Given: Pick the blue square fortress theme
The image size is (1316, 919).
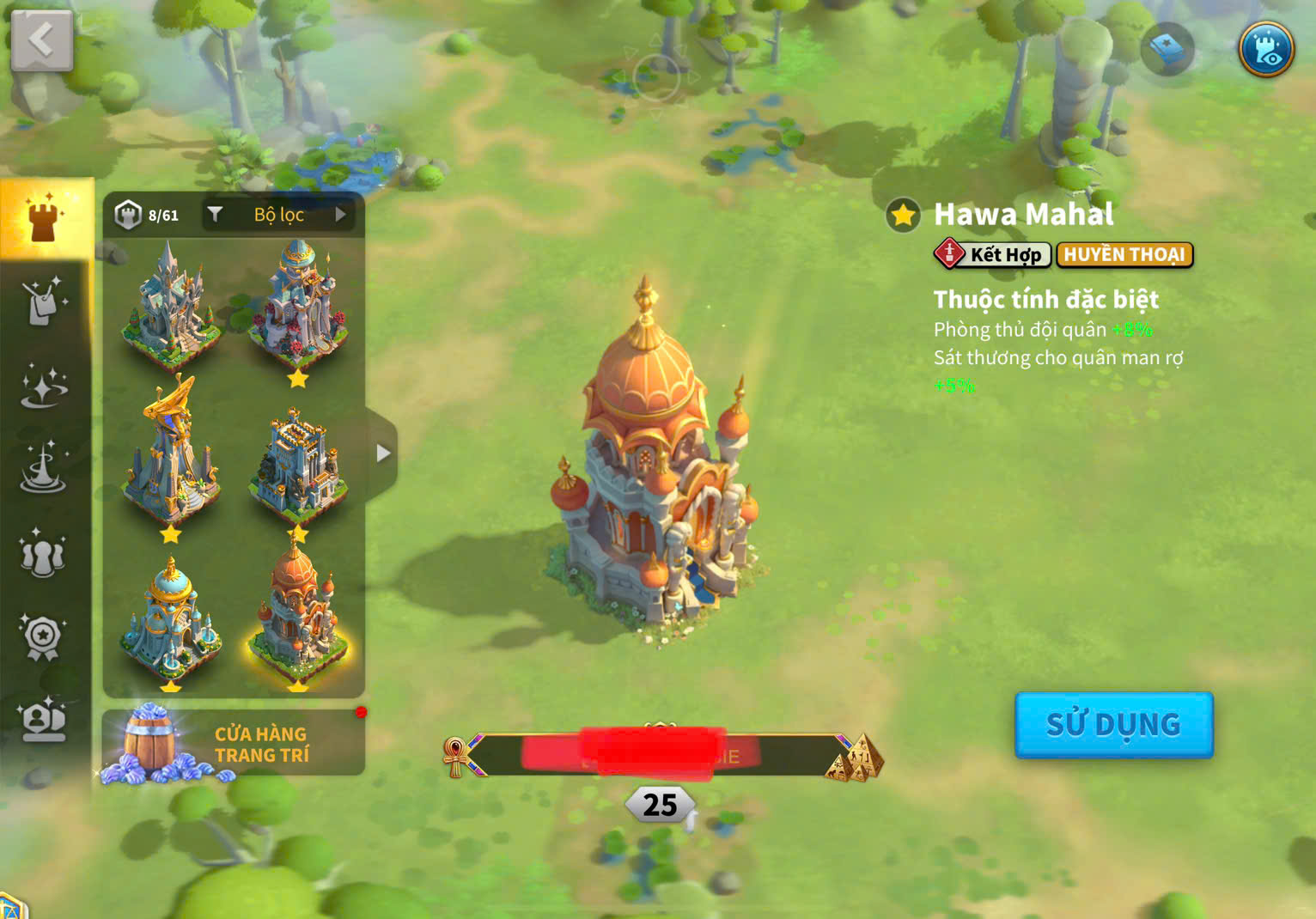Looking at the screenshot, I should coord(297,466).
